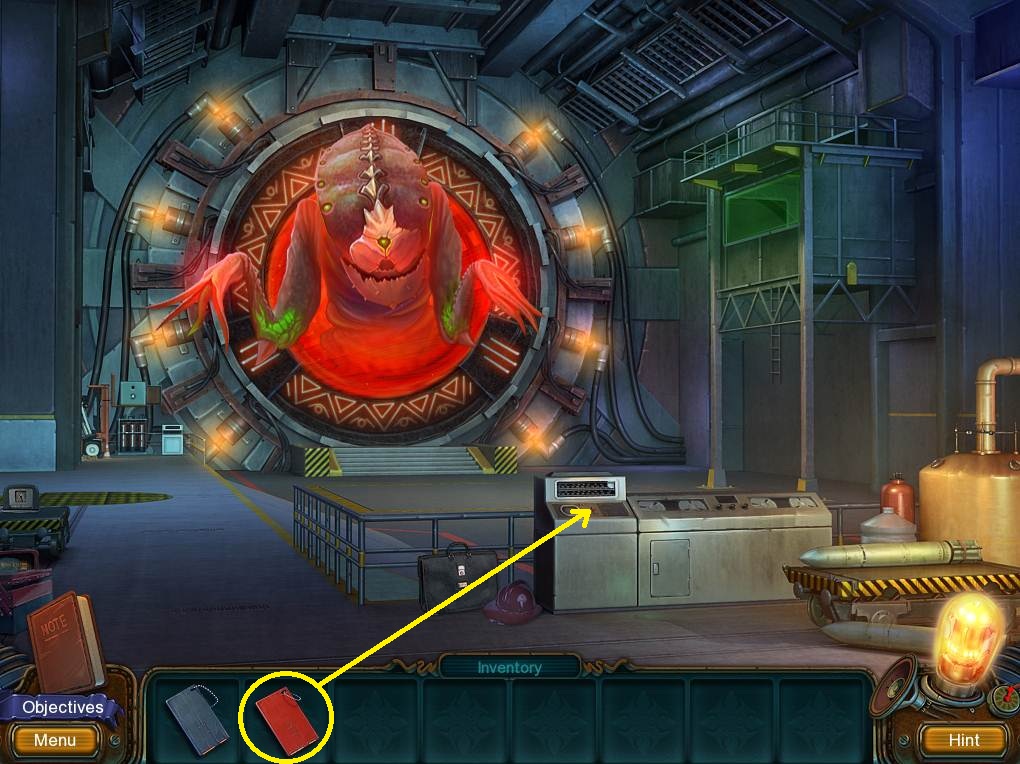Open the red Note journal book

62,638
